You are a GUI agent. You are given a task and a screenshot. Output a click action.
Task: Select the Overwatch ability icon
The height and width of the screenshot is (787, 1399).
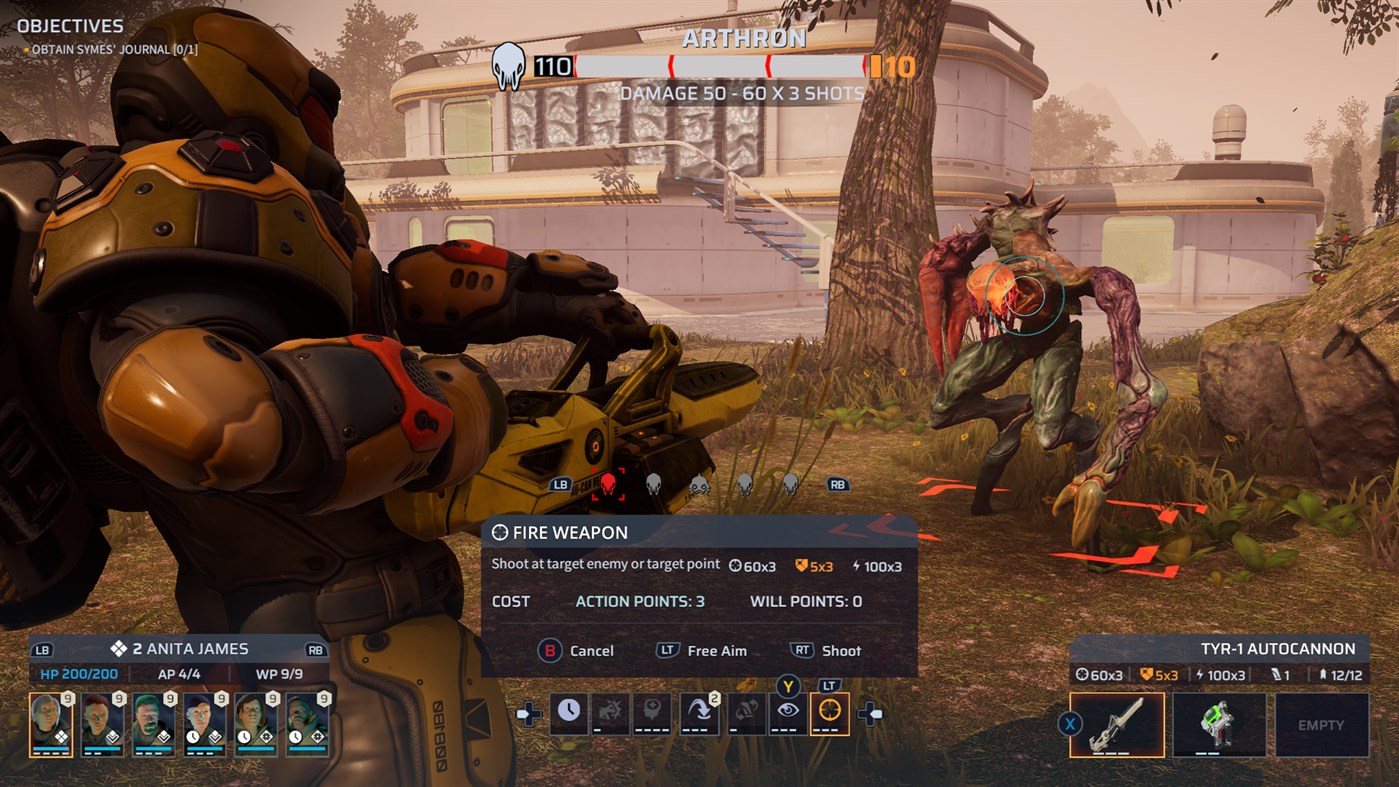pyautogui.click(x=789, y=712)
